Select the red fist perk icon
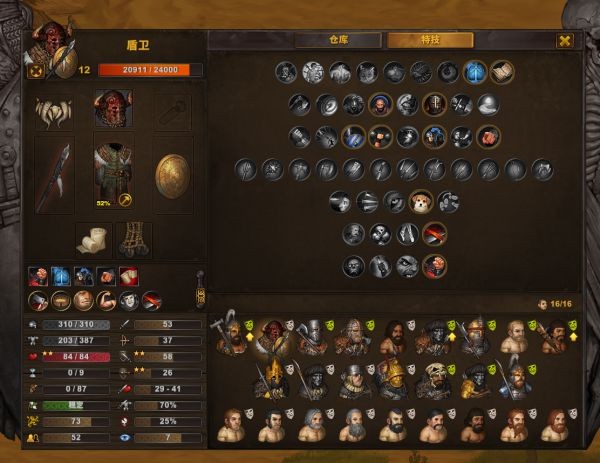The width and height of the screenshot is (600, 463). click(488, 136)
